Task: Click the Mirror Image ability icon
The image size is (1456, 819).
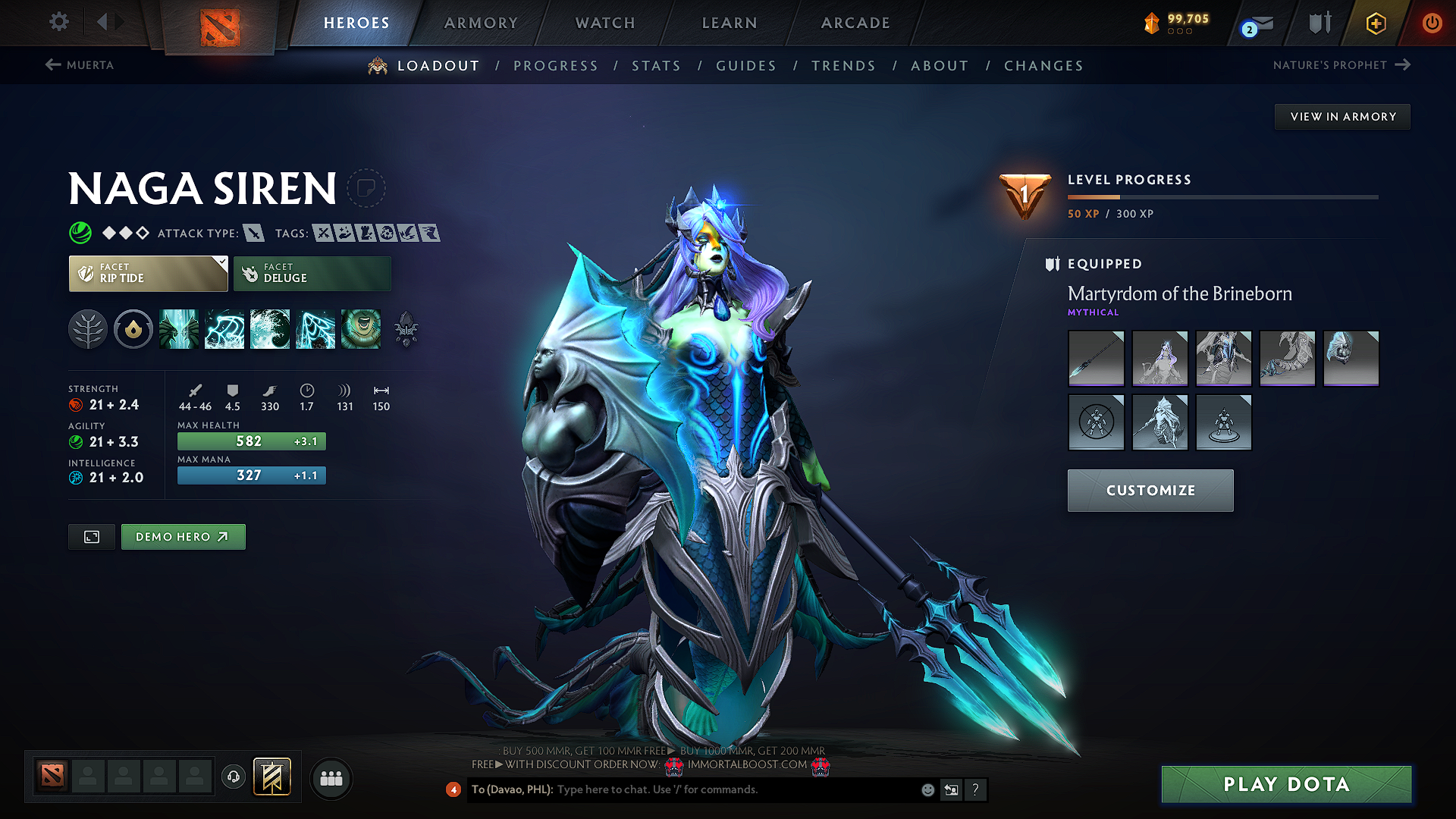Action: tap(179, 329)
